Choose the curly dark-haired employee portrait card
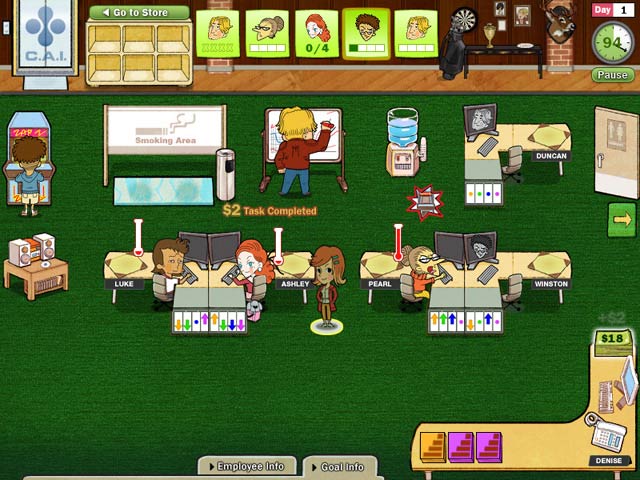The image size is (640, 480). point(366,33)
